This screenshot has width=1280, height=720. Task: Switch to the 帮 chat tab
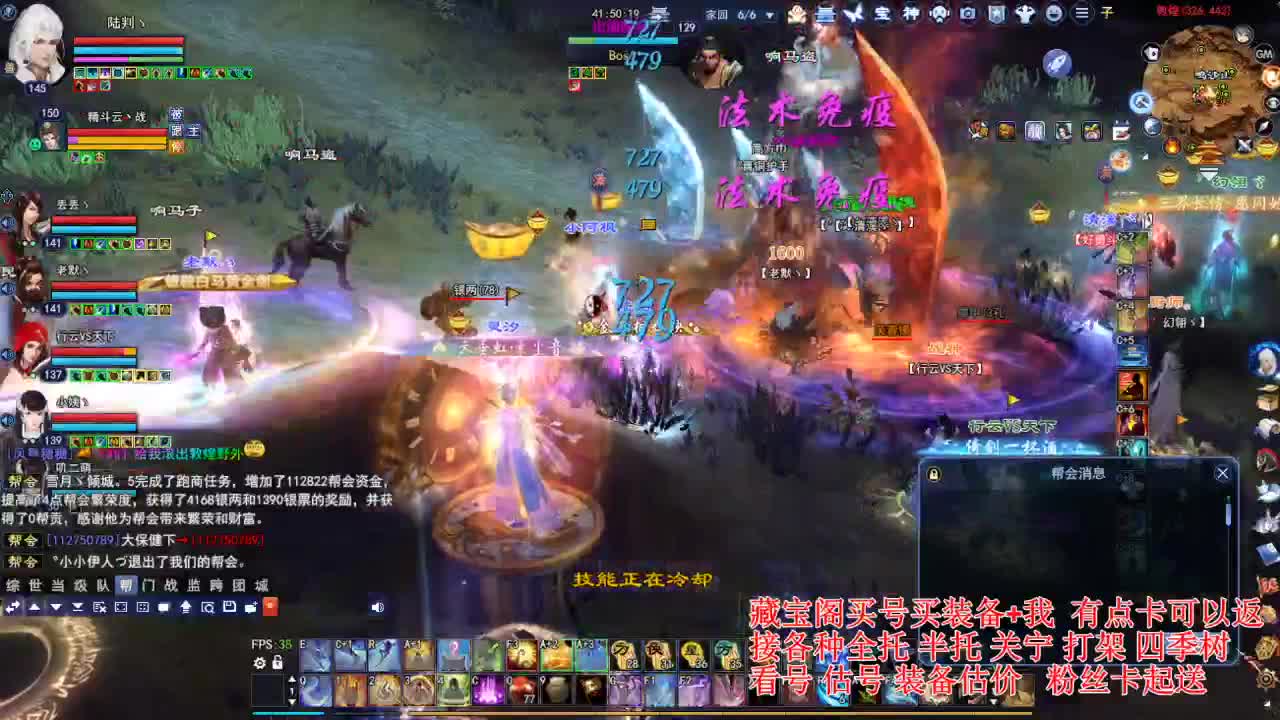click(x=127, y=585)
